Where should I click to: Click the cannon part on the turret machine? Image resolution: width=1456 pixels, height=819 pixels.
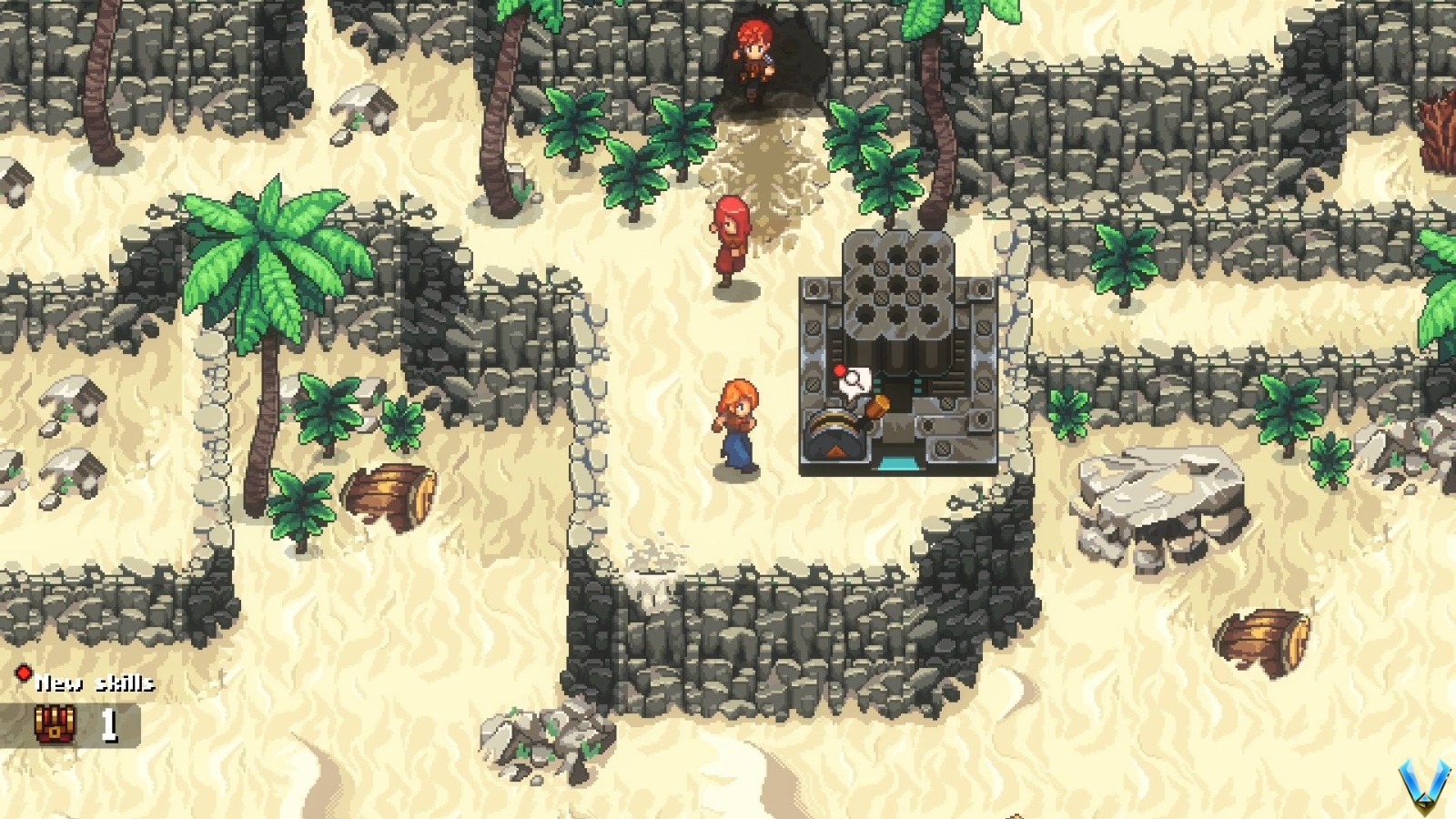[833, 437]
